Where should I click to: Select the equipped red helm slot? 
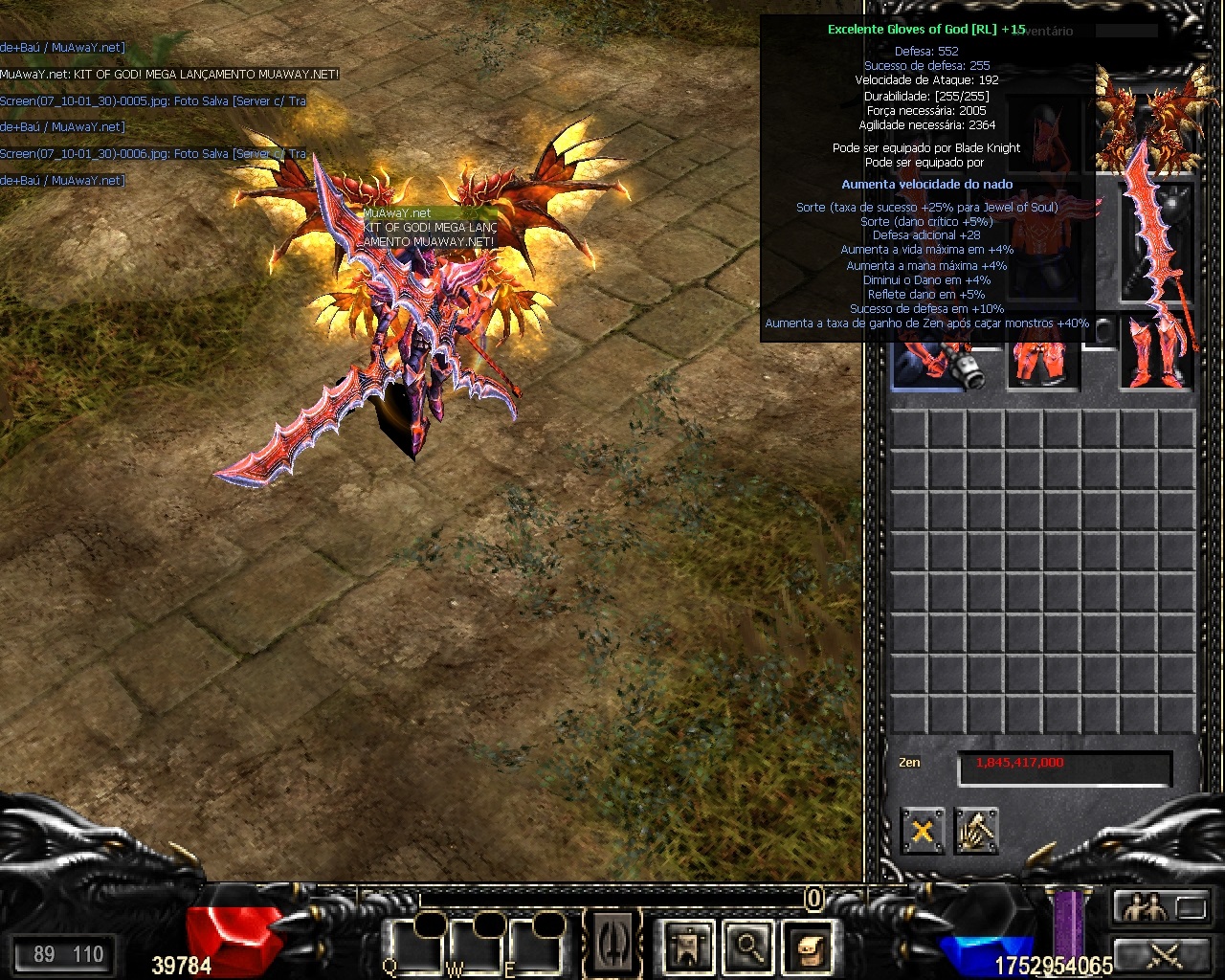pyautogui.click(x=1045, y=129)
